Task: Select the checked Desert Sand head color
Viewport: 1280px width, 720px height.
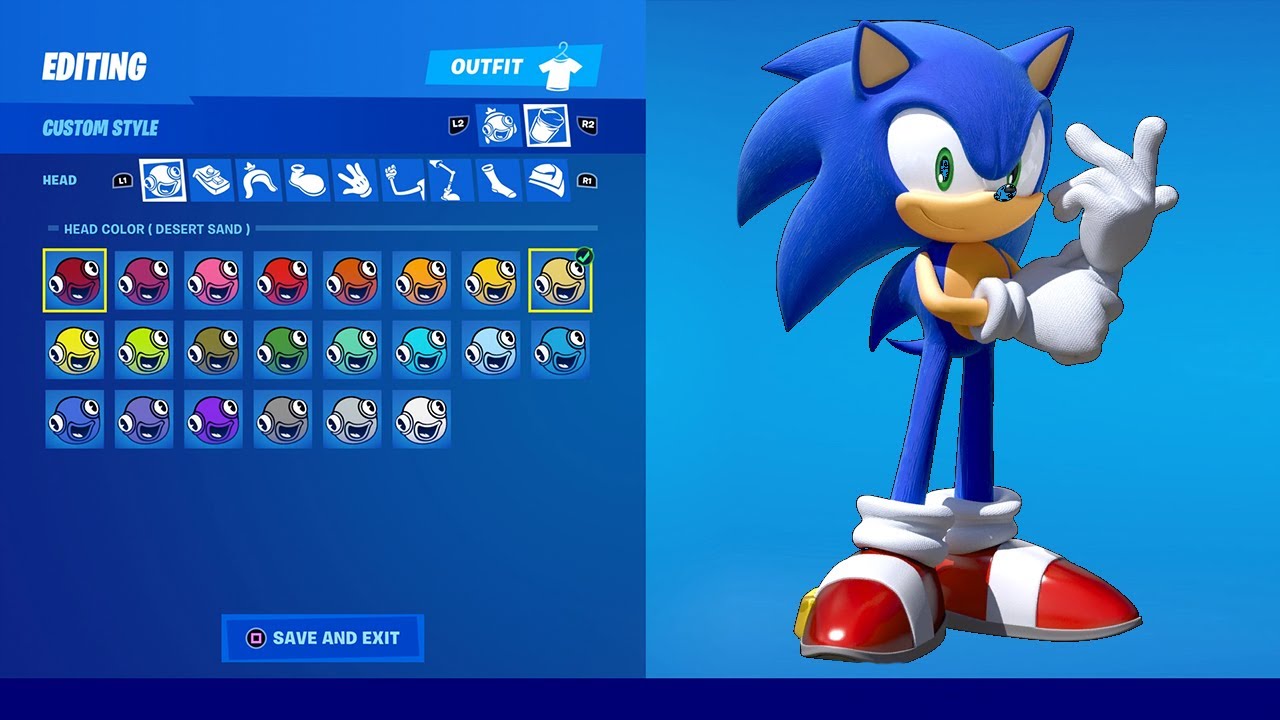Action: click(560, 280)
